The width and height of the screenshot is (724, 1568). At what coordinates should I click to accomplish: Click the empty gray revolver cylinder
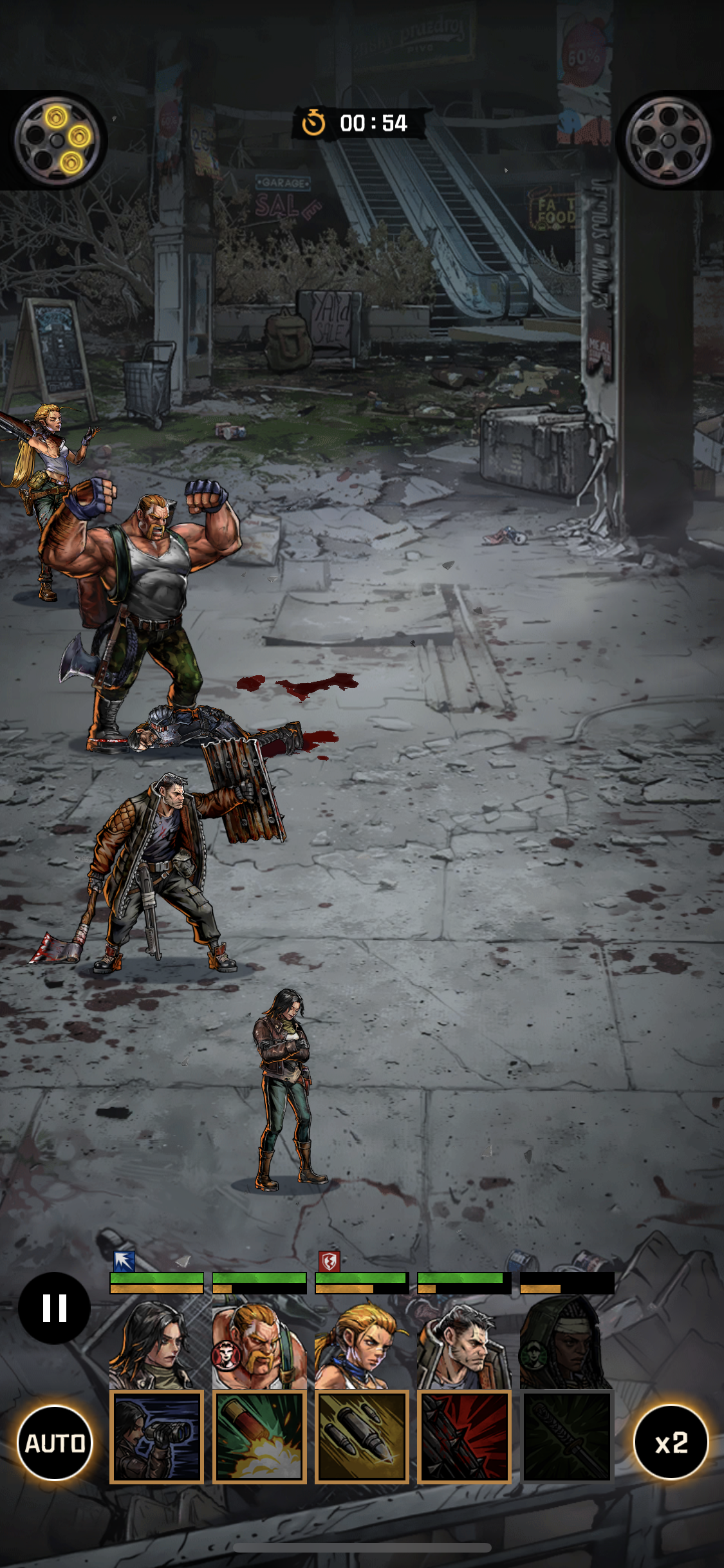668,140
